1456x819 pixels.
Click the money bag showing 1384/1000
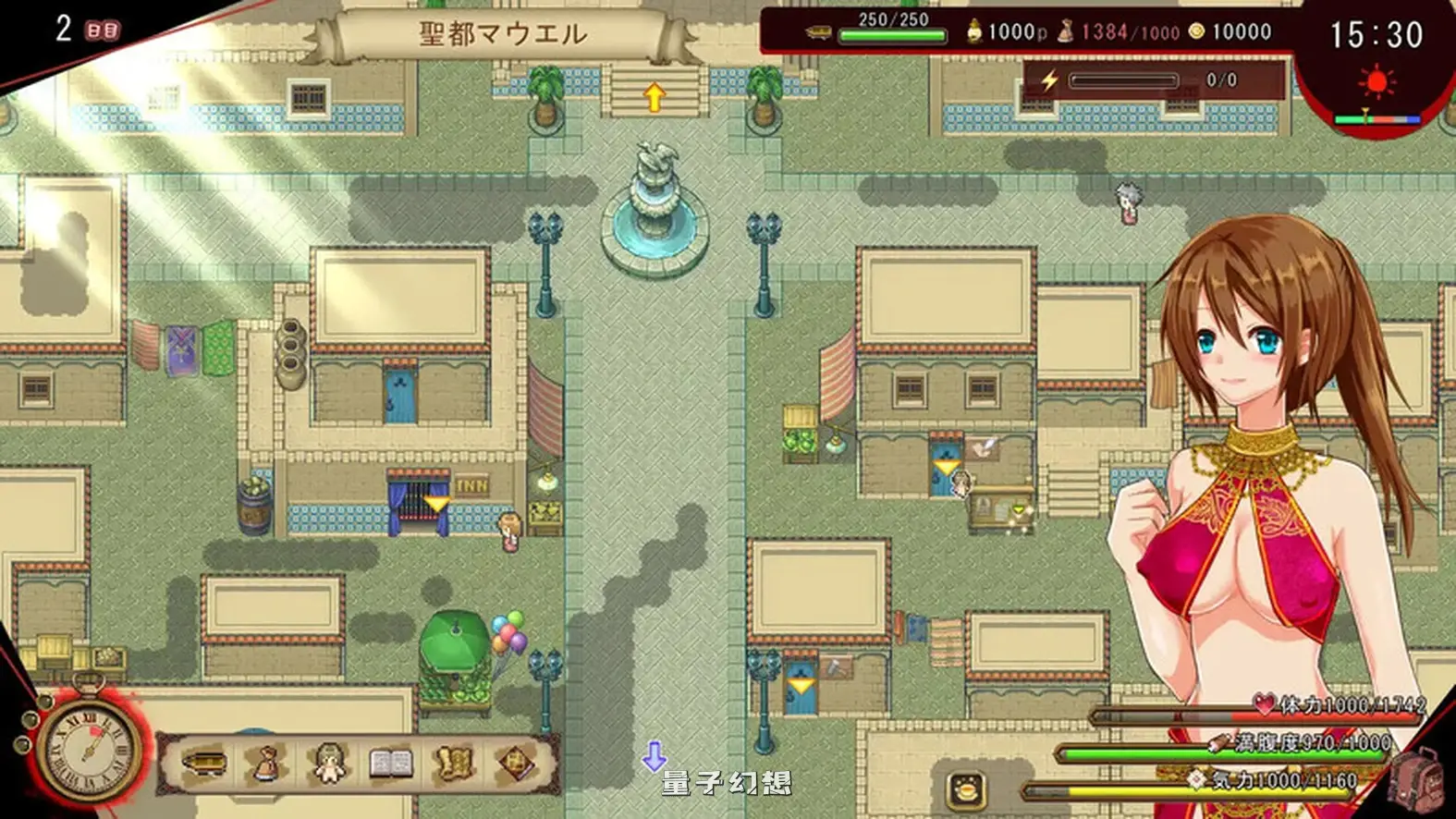[1068, 31]
